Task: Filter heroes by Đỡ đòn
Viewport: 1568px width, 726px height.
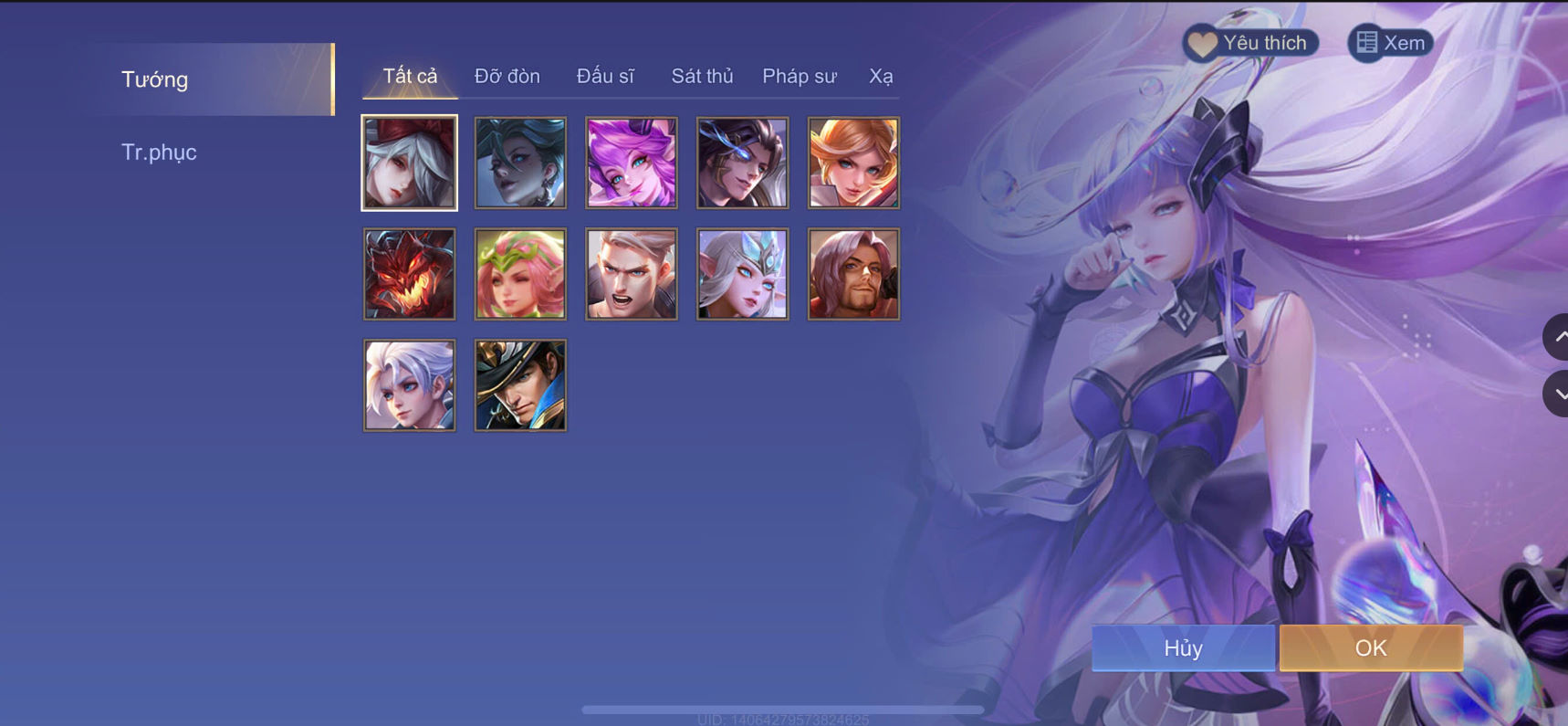Action: pos(507,76)
